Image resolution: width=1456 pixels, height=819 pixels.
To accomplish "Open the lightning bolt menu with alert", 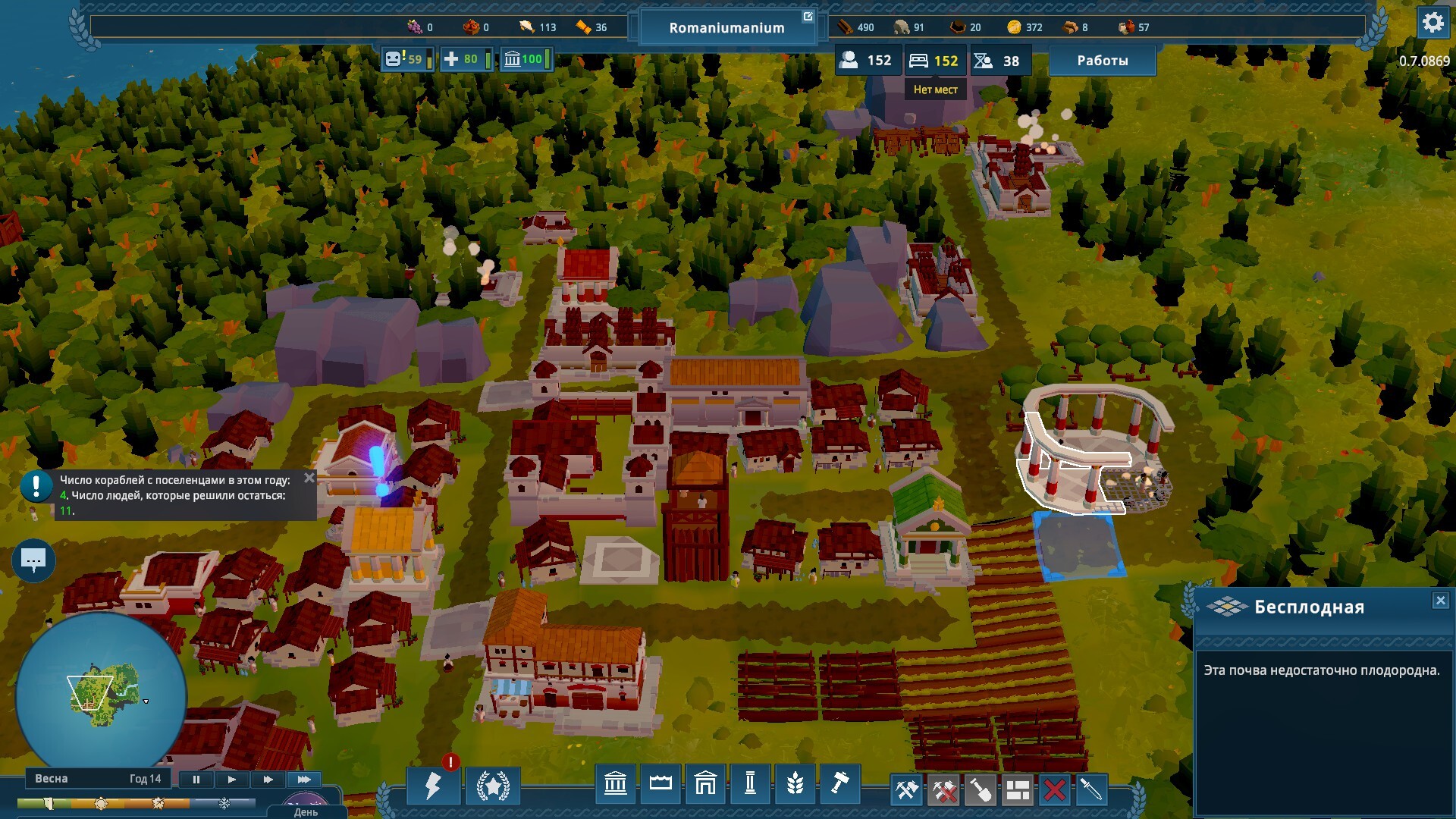I will click(433, 786).
